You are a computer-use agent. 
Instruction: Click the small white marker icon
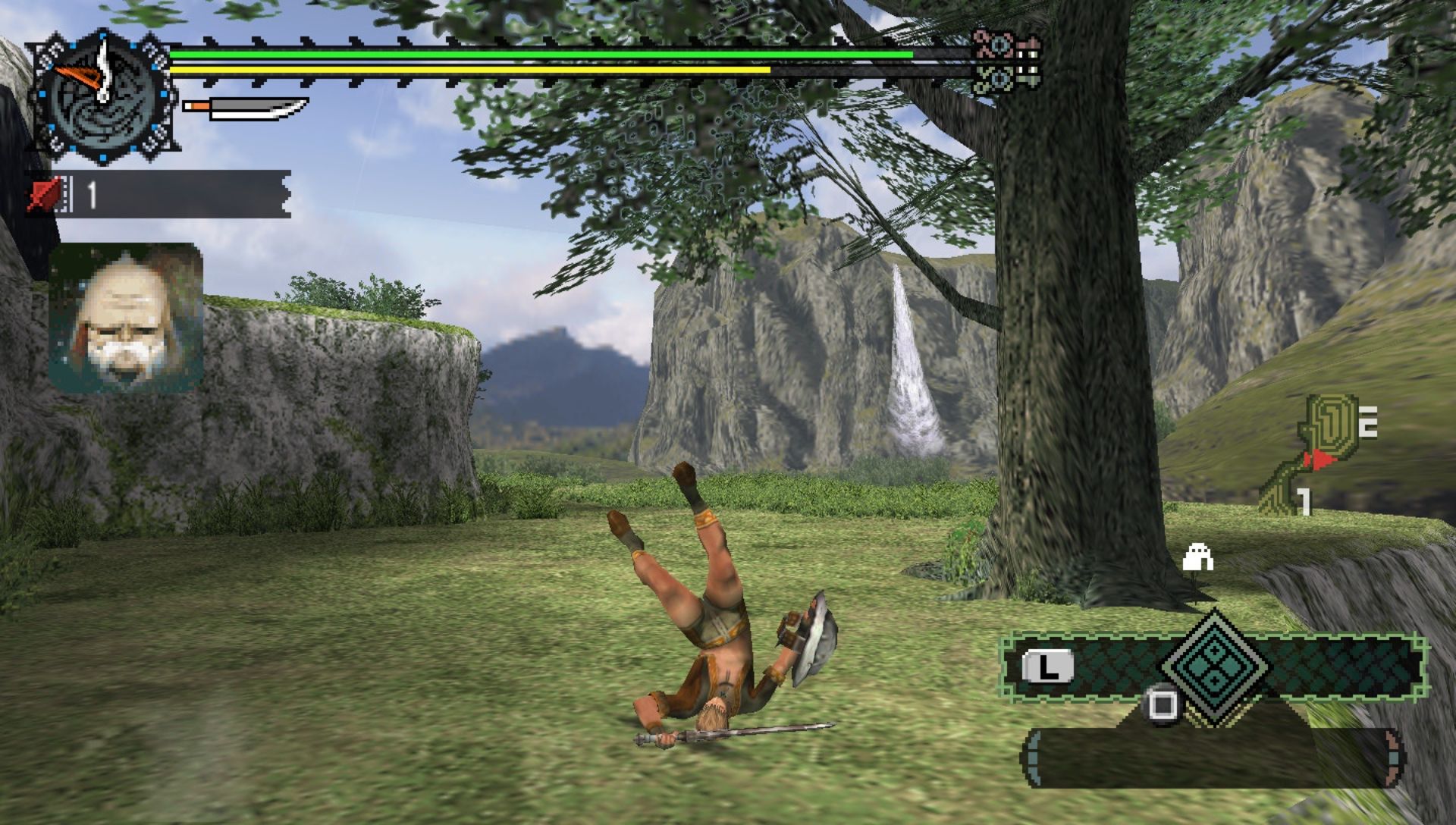(1198, 558)
